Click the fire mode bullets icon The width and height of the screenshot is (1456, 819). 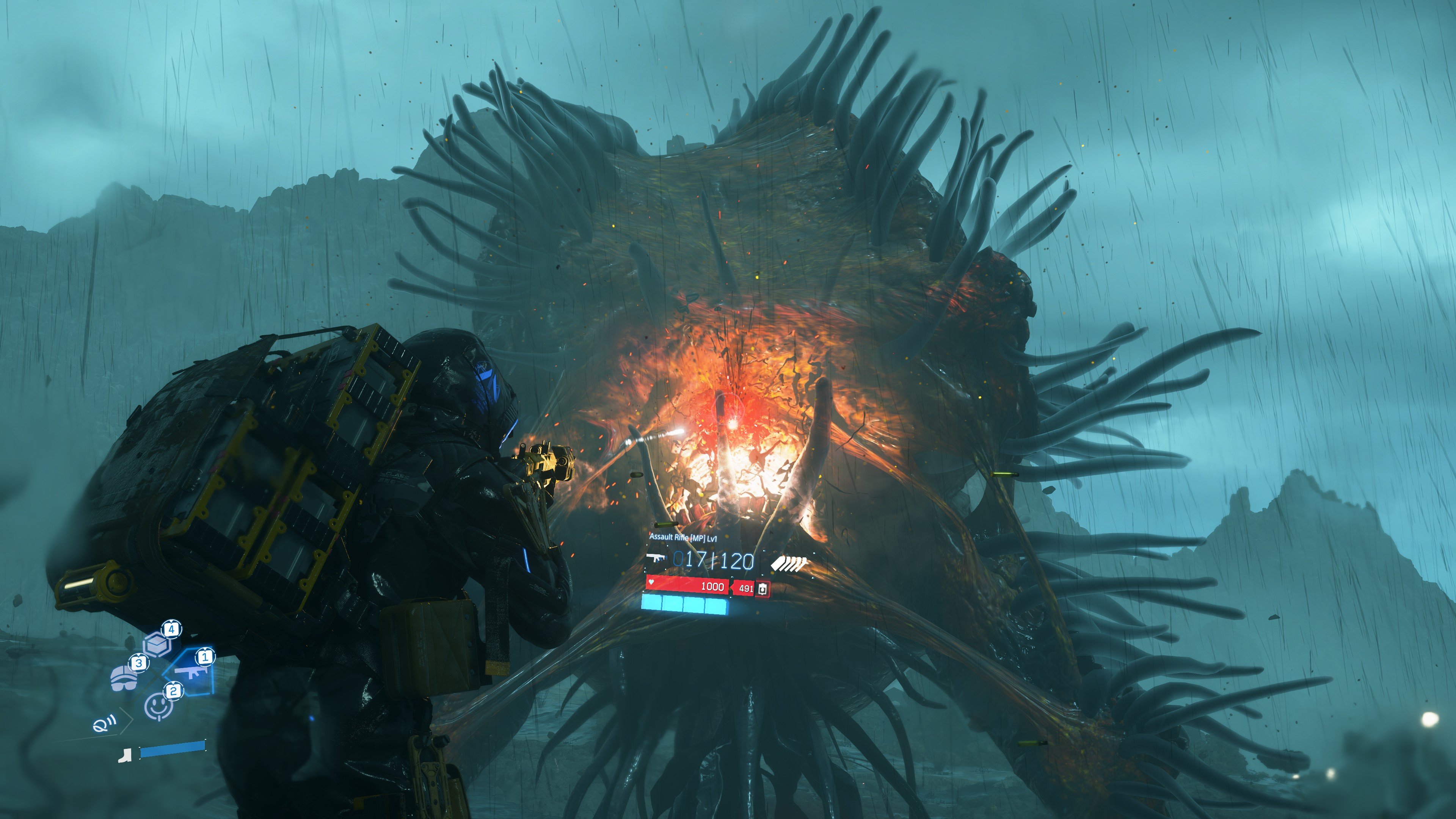pyautogui.click(x=789, y=562)
